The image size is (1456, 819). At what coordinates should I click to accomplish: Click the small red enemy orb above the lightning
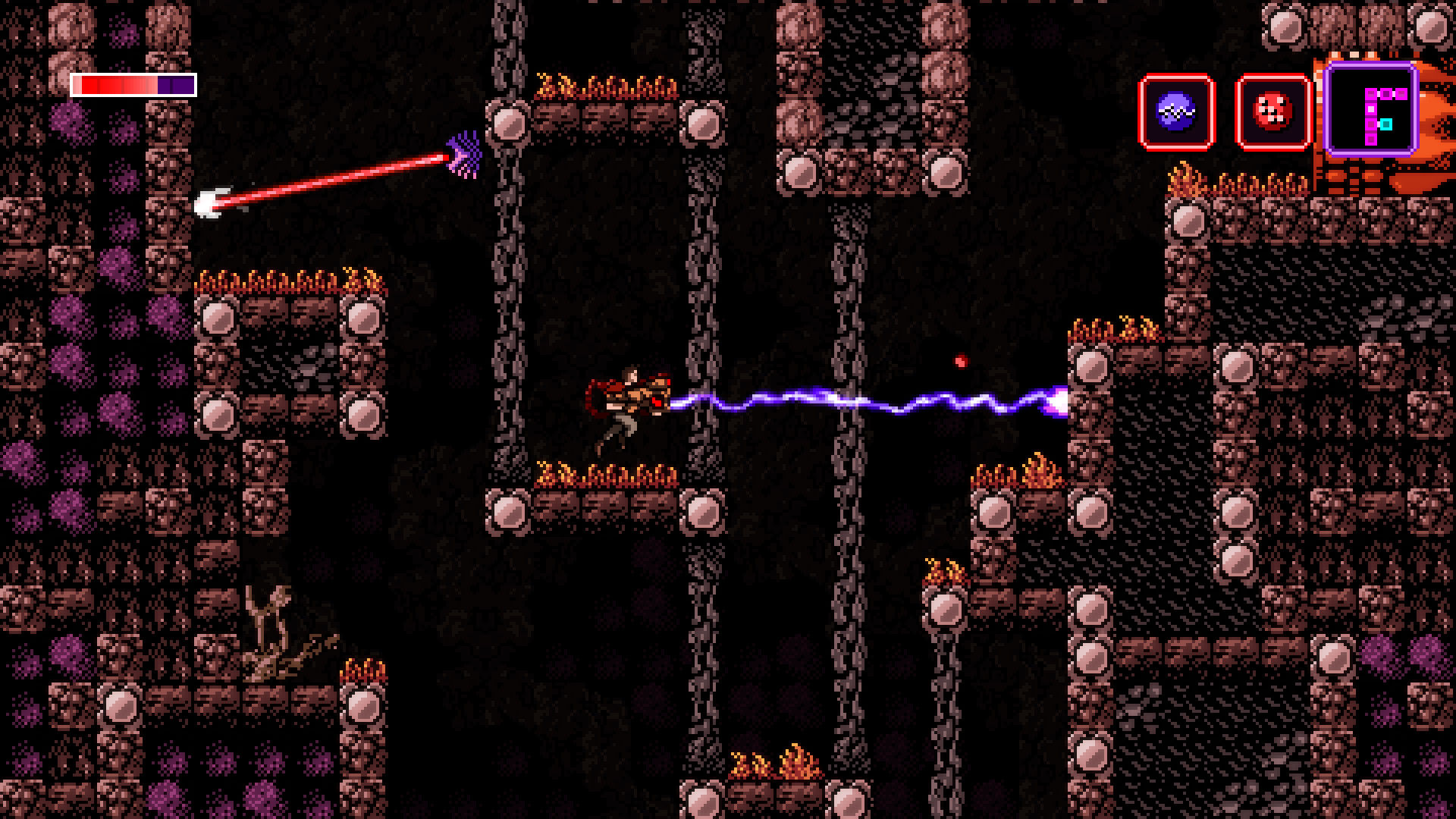tap(960, 360)
